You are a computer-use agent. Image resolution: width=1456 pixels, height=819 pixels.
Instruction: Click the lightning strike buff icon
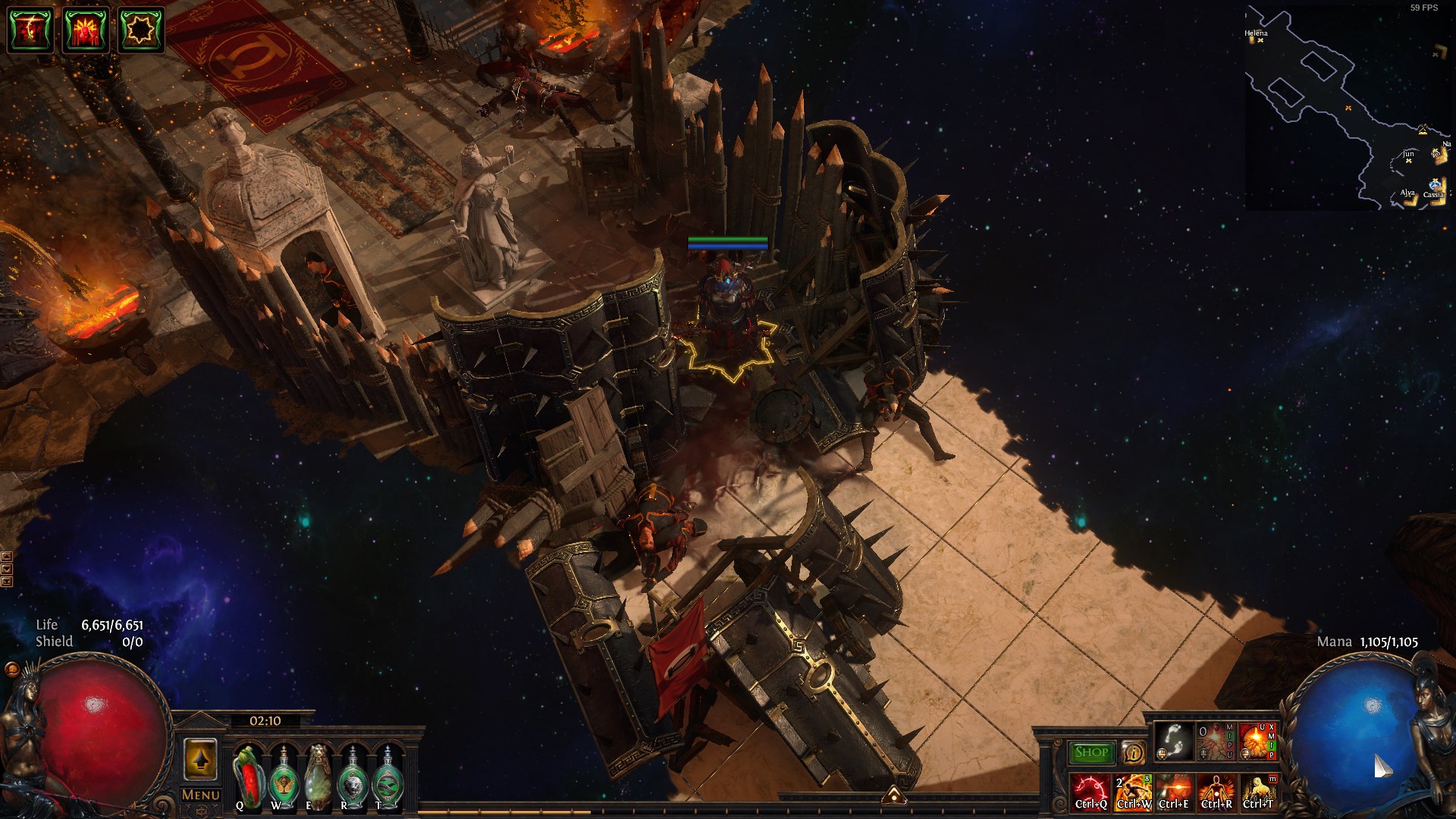[30, 30]
